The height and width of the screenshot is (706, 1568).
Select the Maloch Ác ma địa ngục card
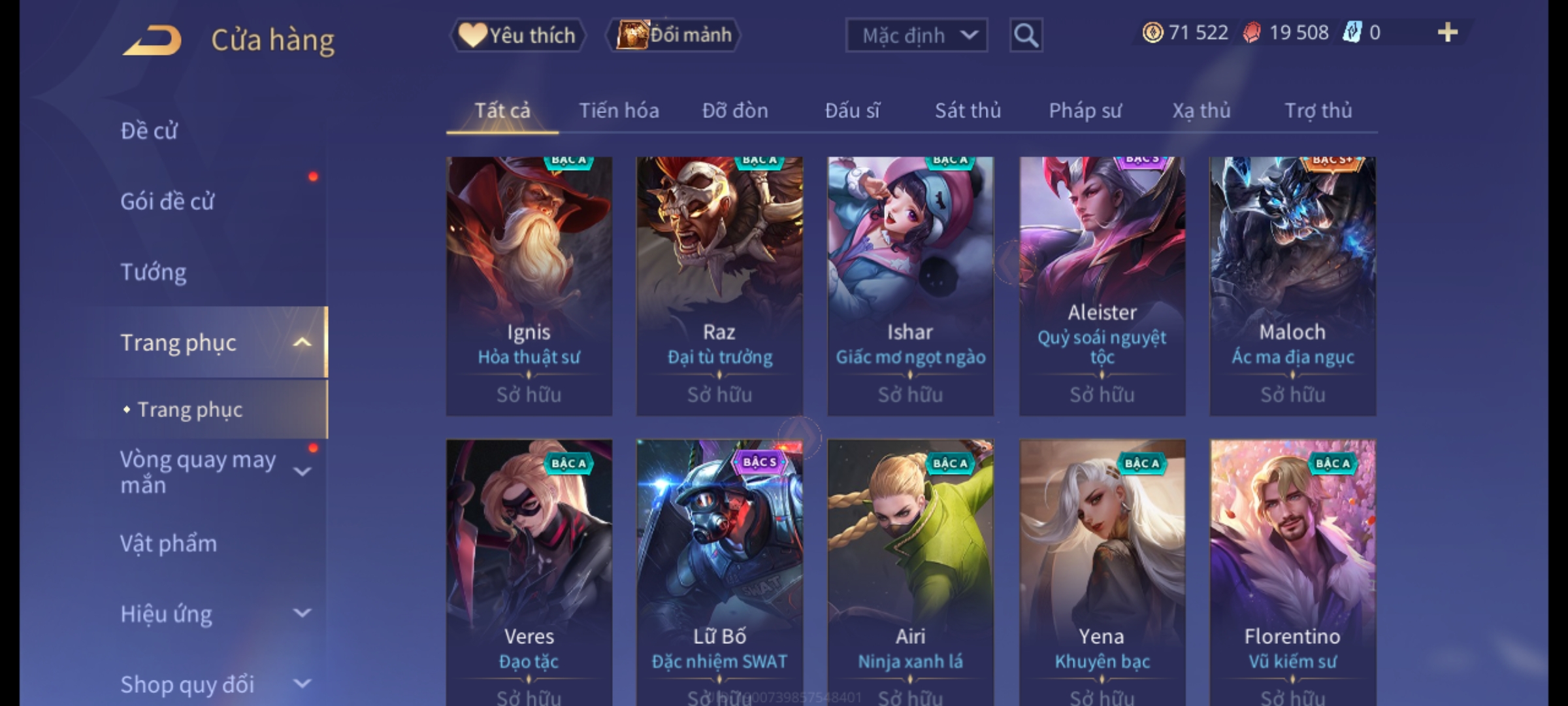(1292, 286)
